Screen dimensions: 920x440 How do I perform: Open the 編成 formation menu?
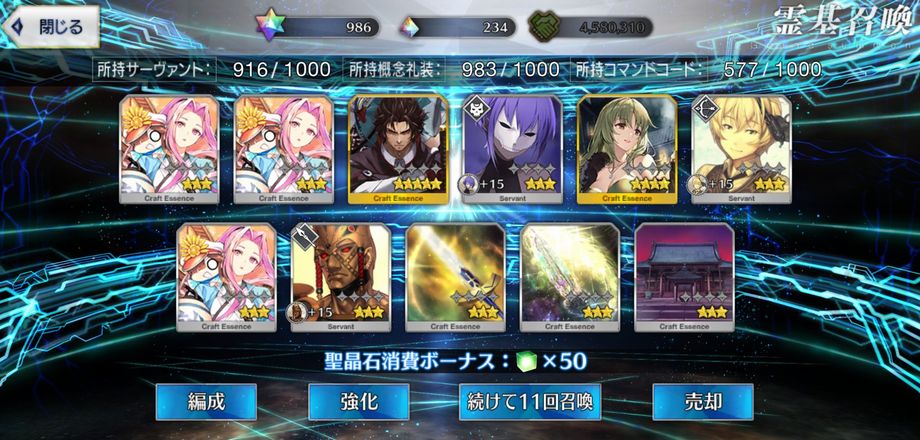click(206, 402)
